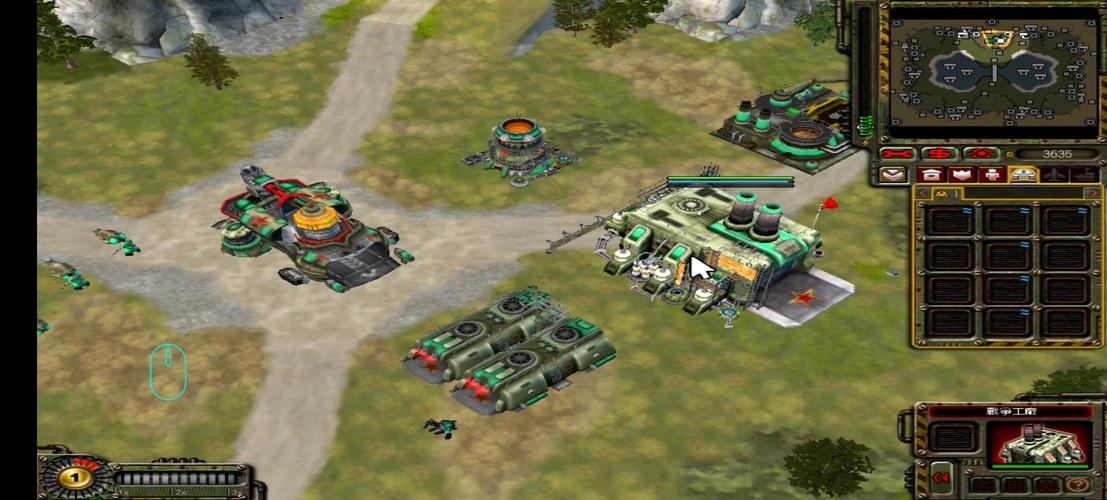Image resolution: width=1107 pixels, height=500 pixels.
Task: Open the aircraft production tab
Action: [x=1053, y=175]
